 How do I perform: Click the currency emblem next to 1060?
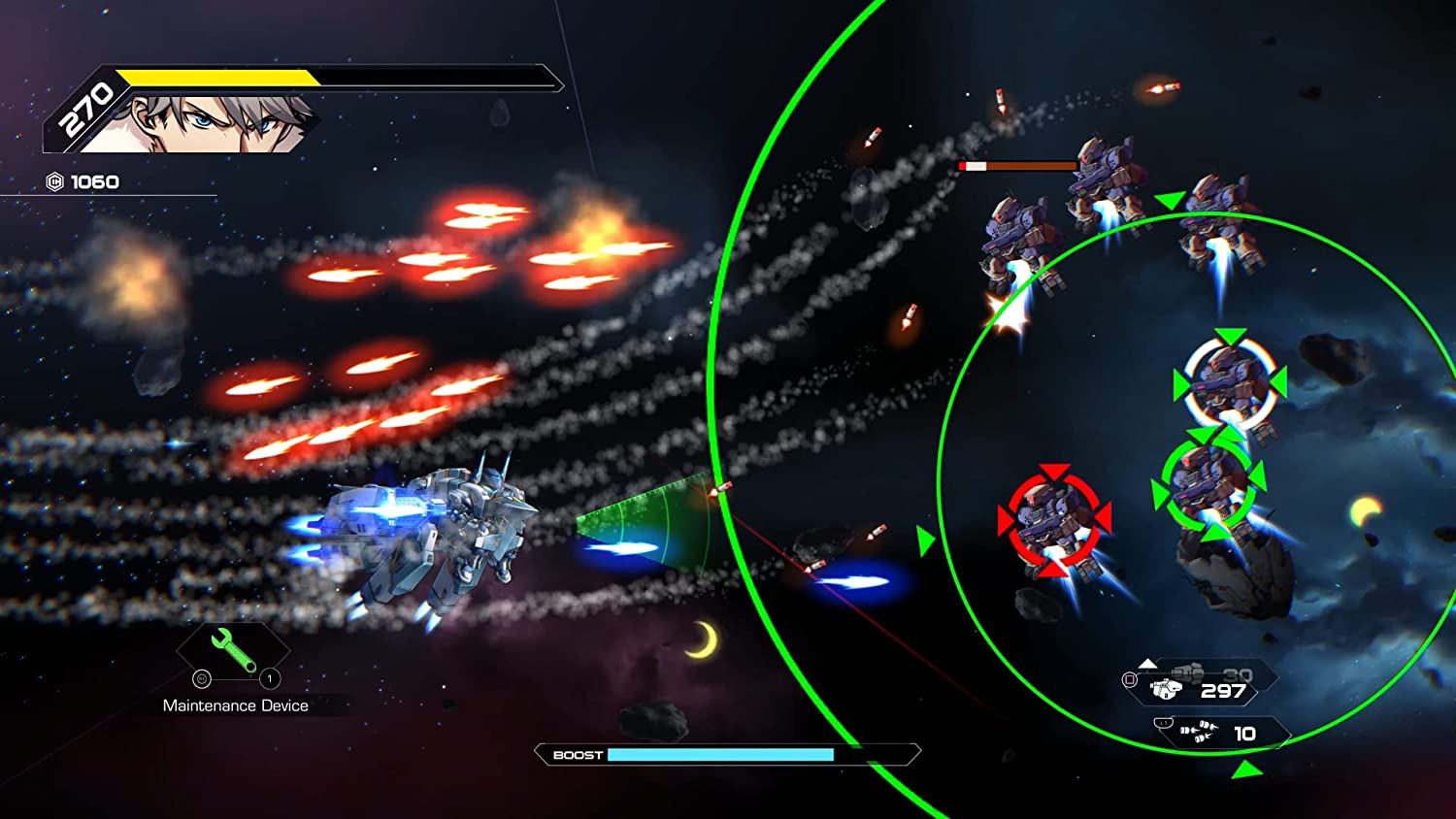[x=53, y=180]
